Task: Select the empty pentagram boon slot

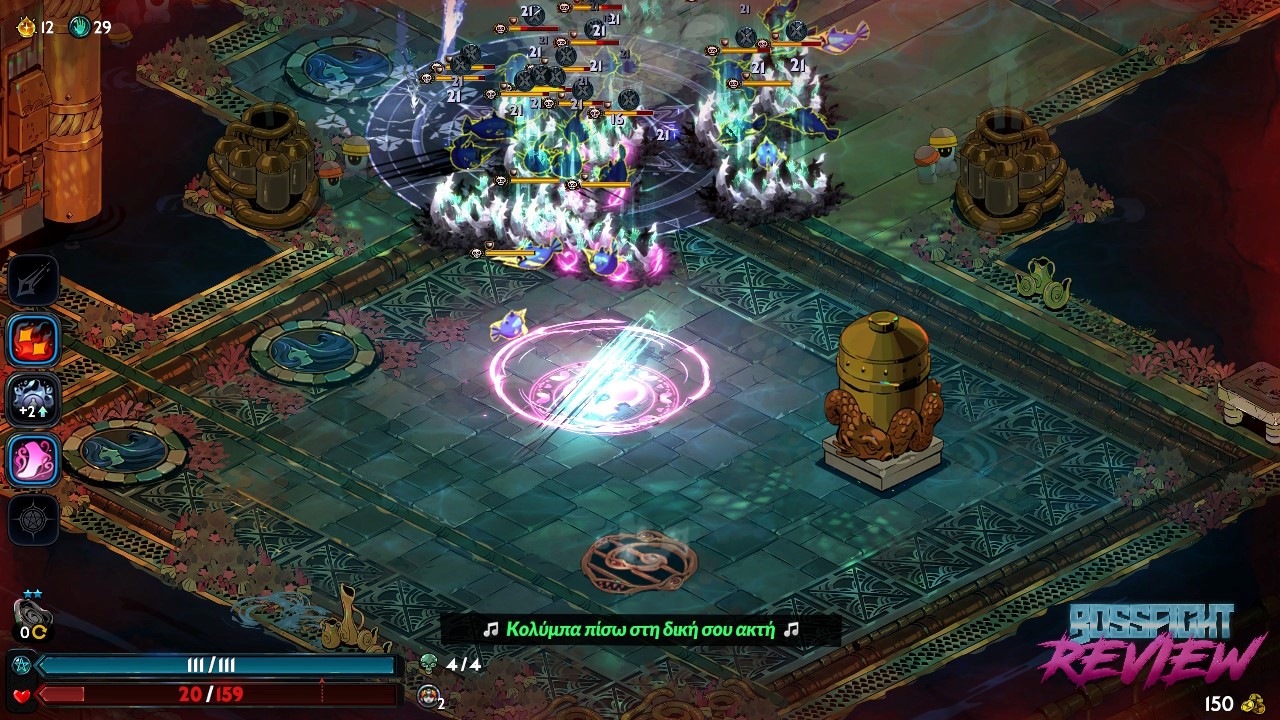Action: click(34, 520)
